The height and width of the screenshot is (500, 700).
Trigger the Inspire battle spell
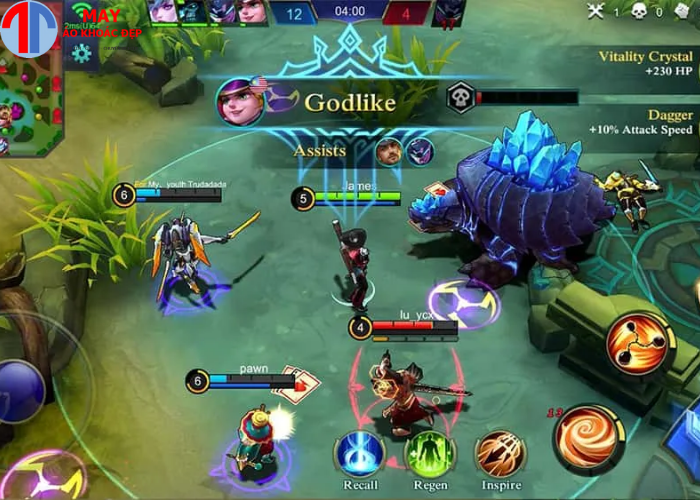click(500, 453)
